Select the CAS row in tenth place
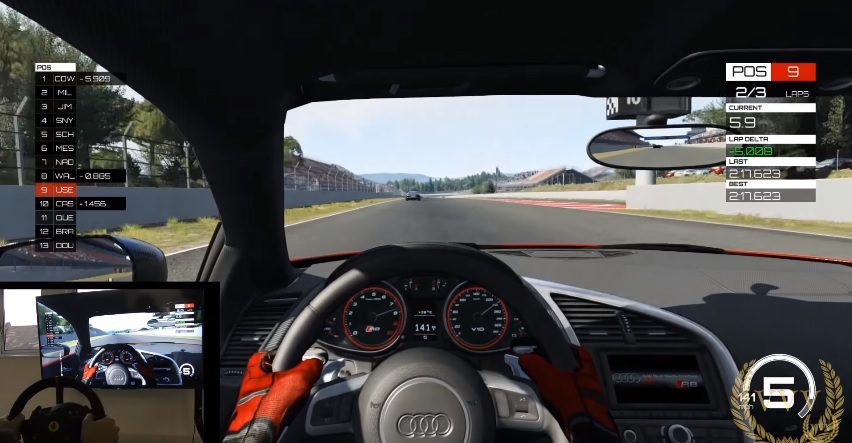This screenshot has height=443, width=852. pyautogui.click(x=64, y=203)
